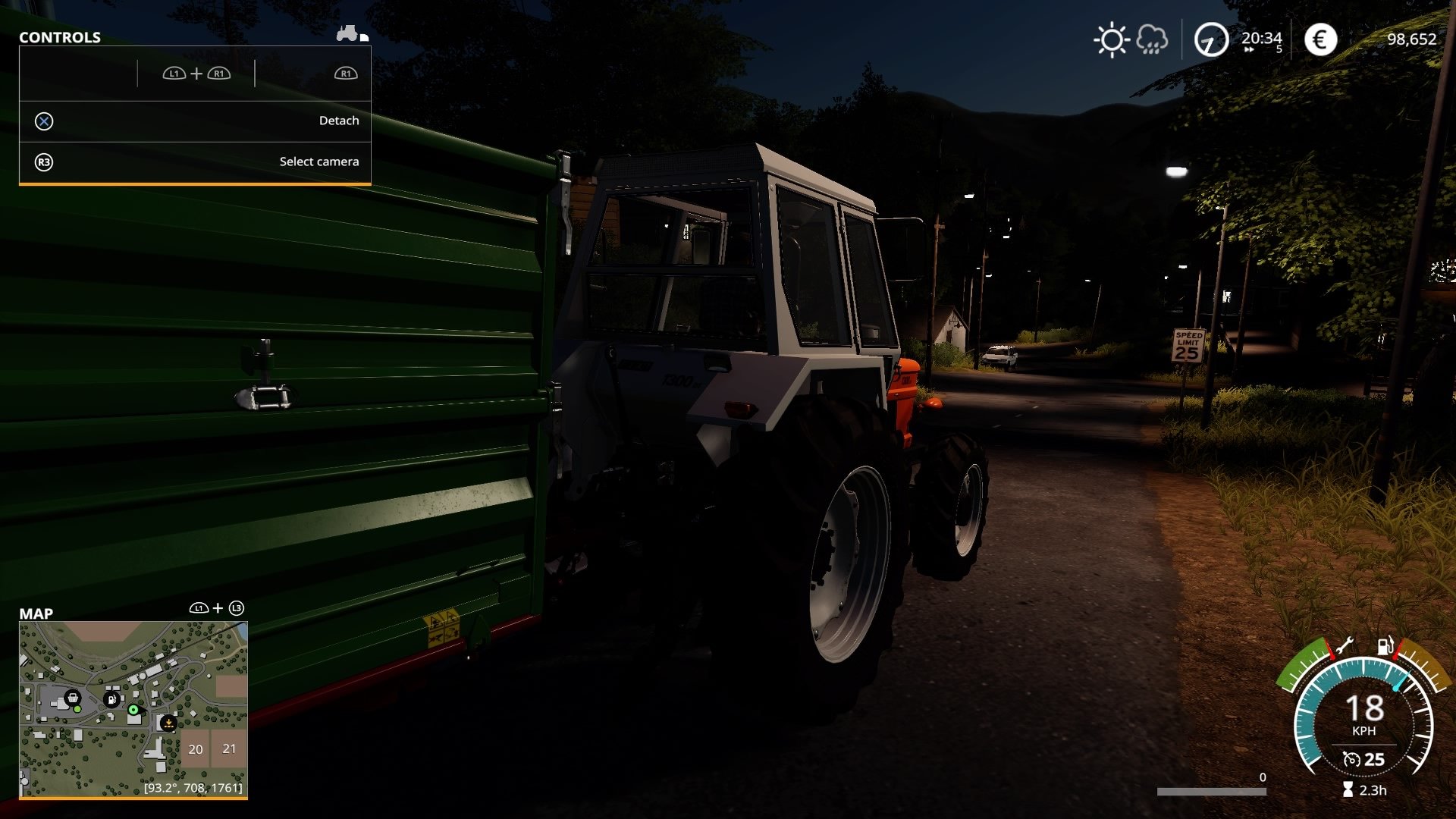The width and height of the screenshot is (1456, 819).
Task: Click the sell point icon on minimap
Action: point(168,723)
